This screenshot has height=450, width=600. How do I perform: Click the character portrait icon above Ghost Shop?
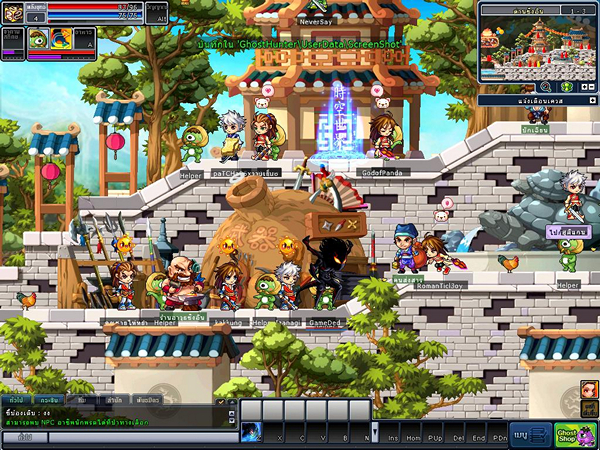tap(589, 389)
